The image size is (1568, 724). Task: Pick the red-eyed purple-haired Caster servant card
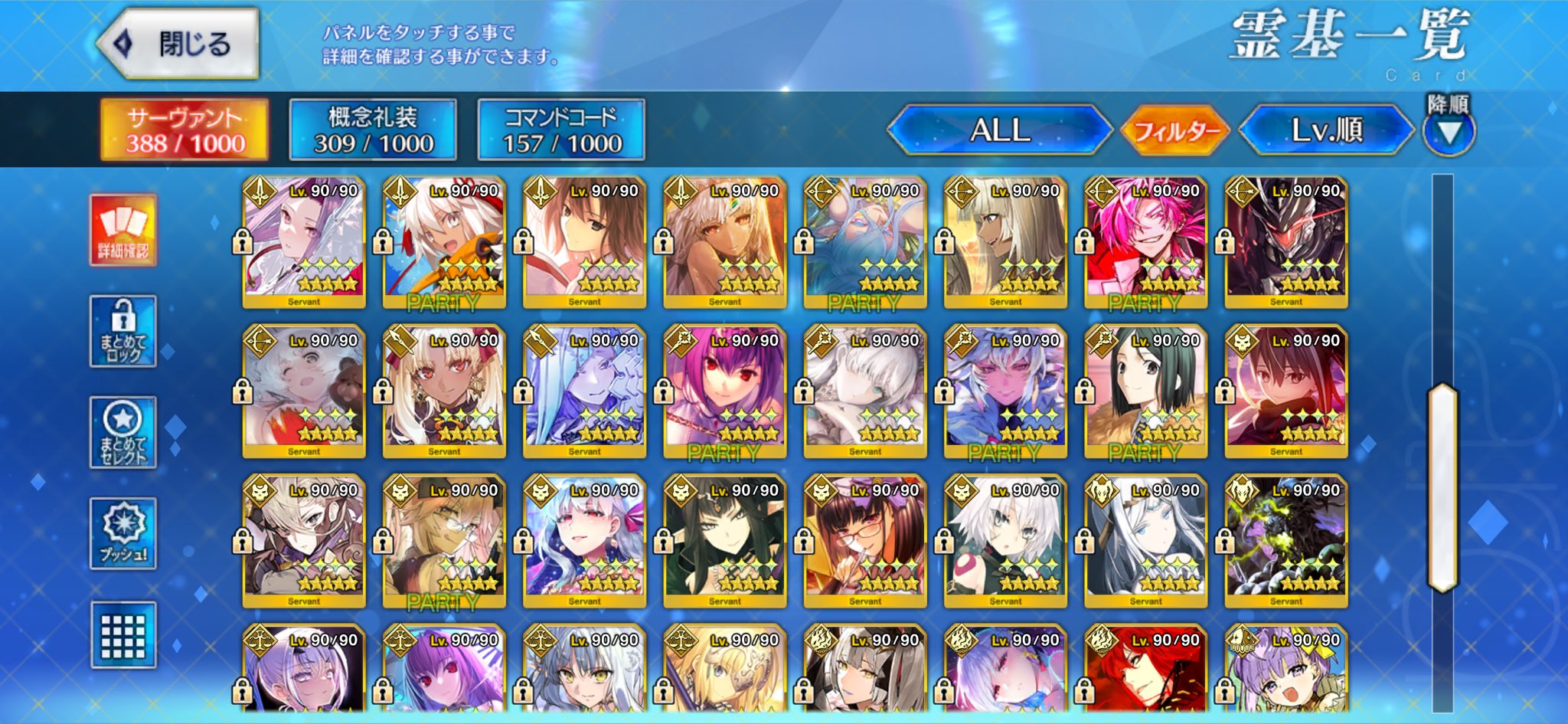click(724, 391)
